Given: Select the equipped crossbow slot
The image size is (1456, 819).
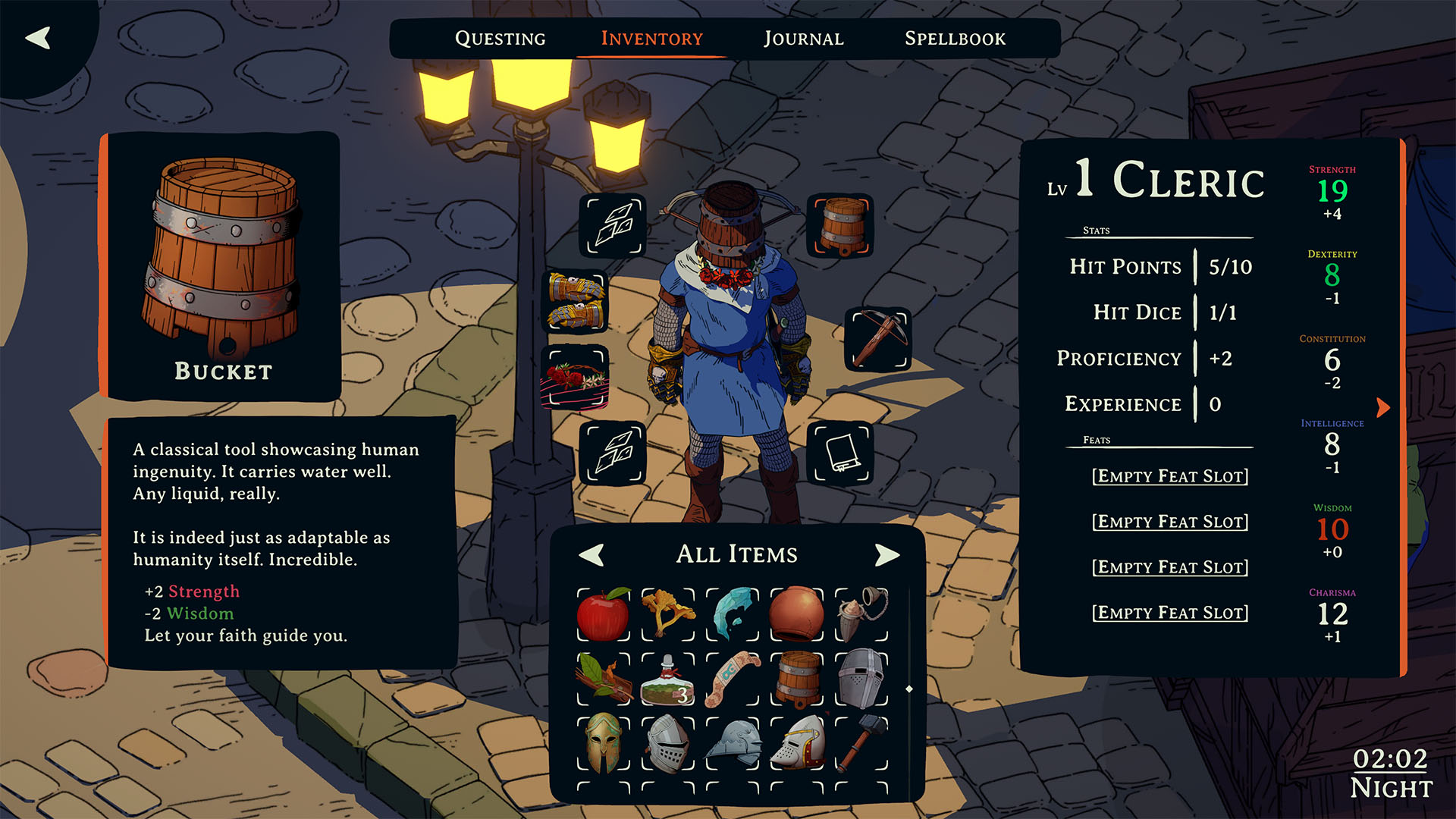Looking at the screenshot, I should pyautogui.click(x=878, y=339).
